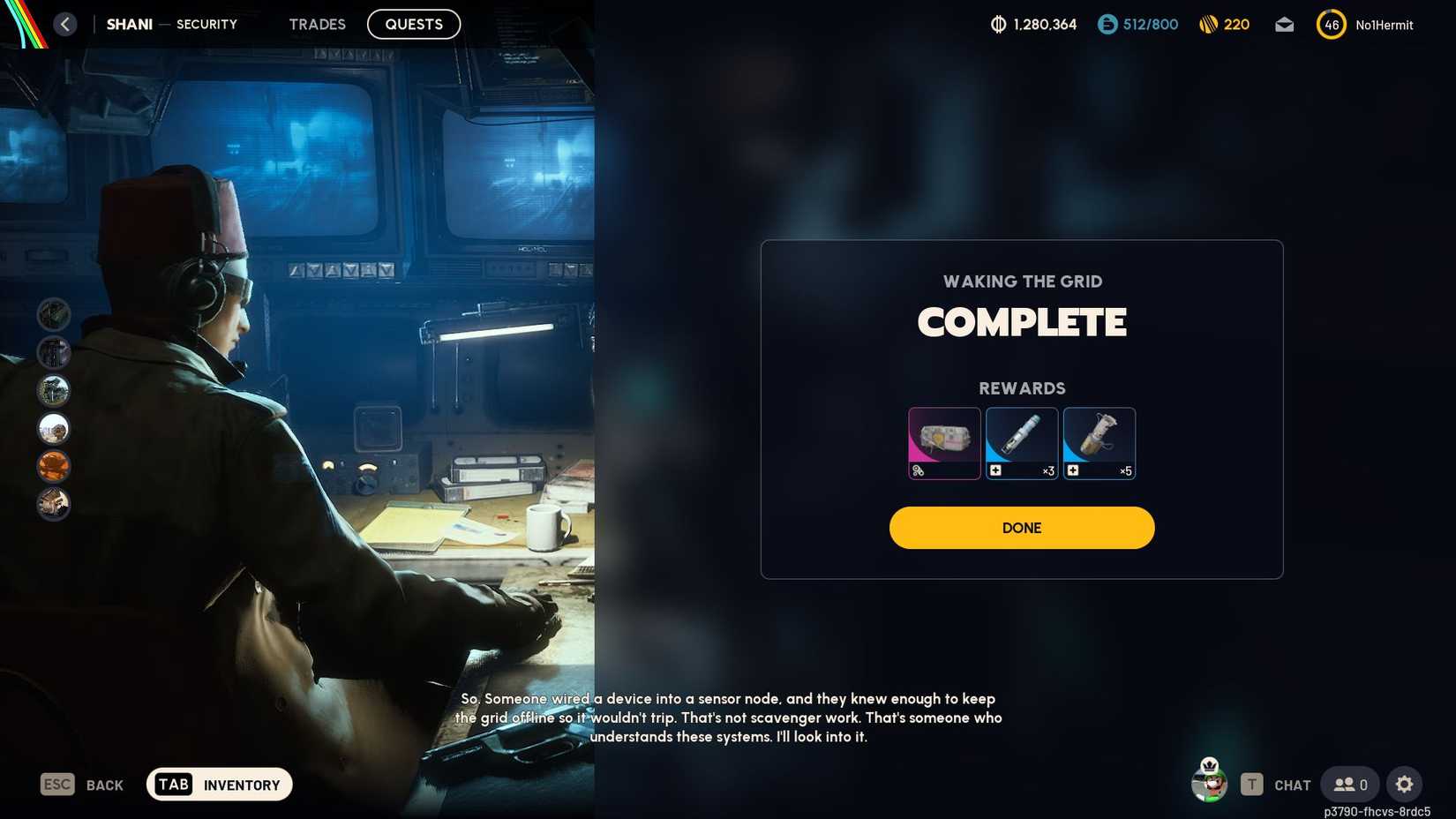Select the topmost NPC portrait in sidebar
This screenshot has width=1456, height=819.
(x=54, y=313)
